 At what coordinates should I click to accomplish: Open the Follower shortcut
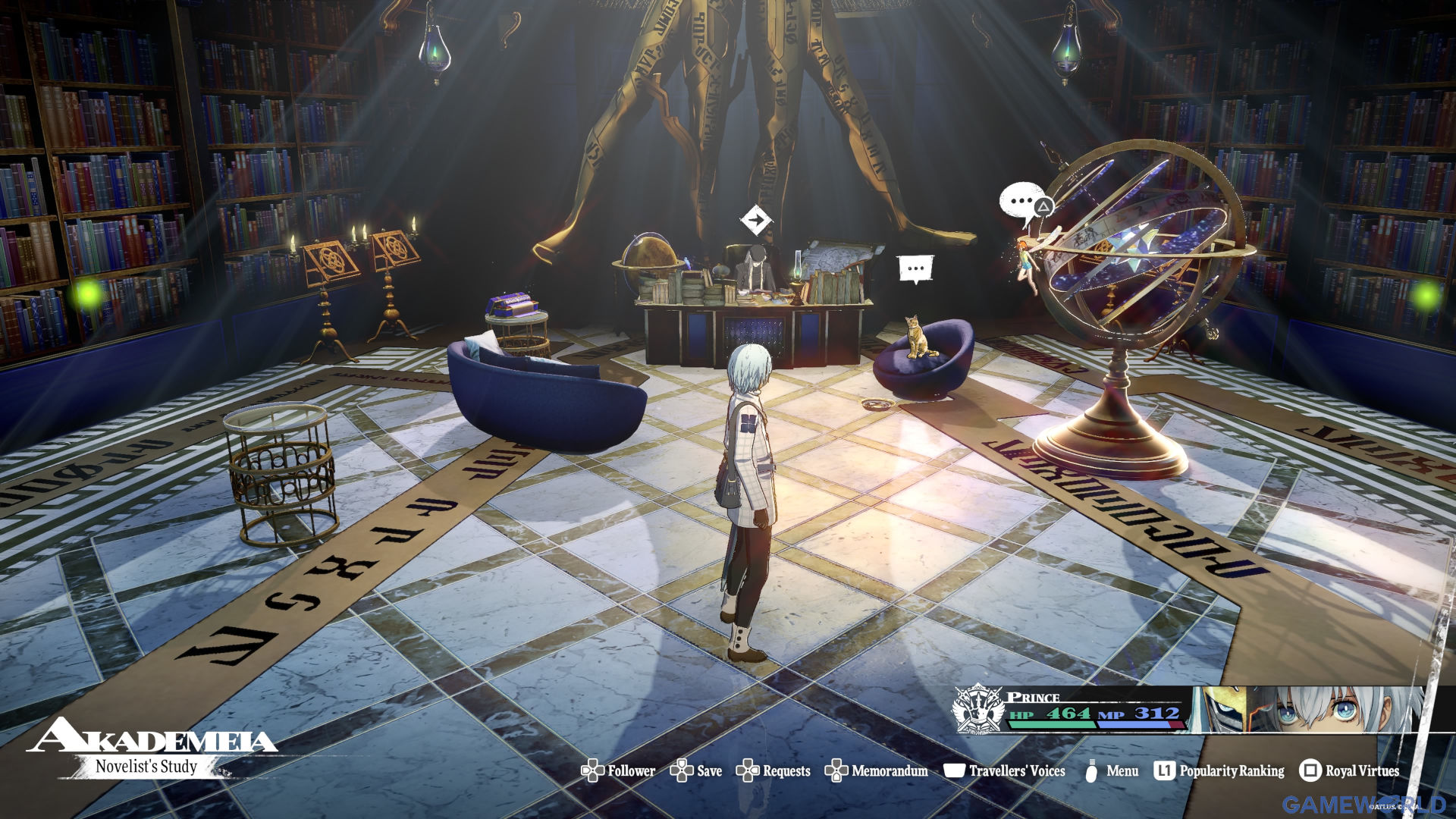coord(619,771)
